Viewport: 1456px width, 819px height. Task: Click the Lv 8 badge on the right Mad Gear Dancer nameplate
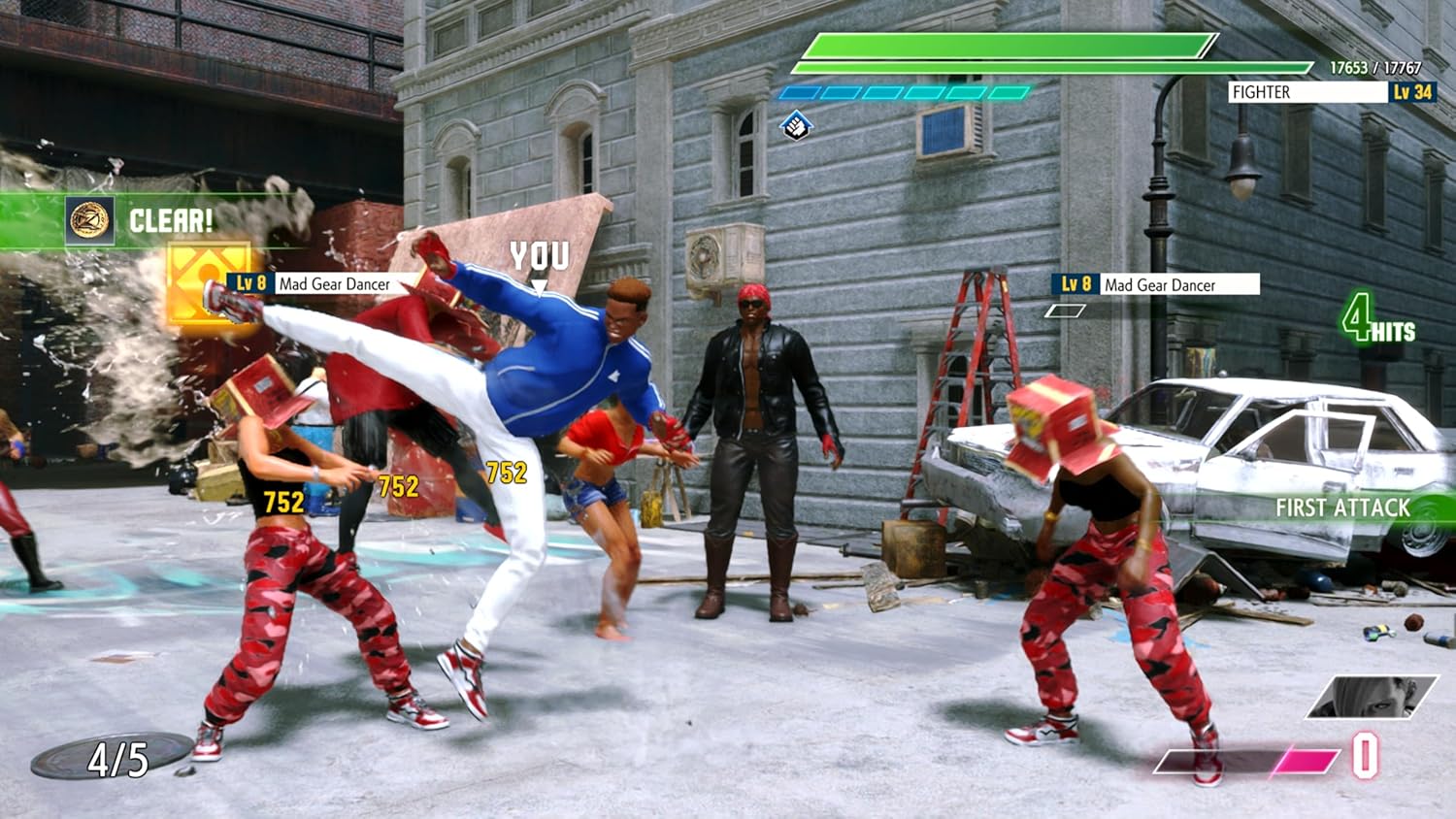coord(1074,285)
